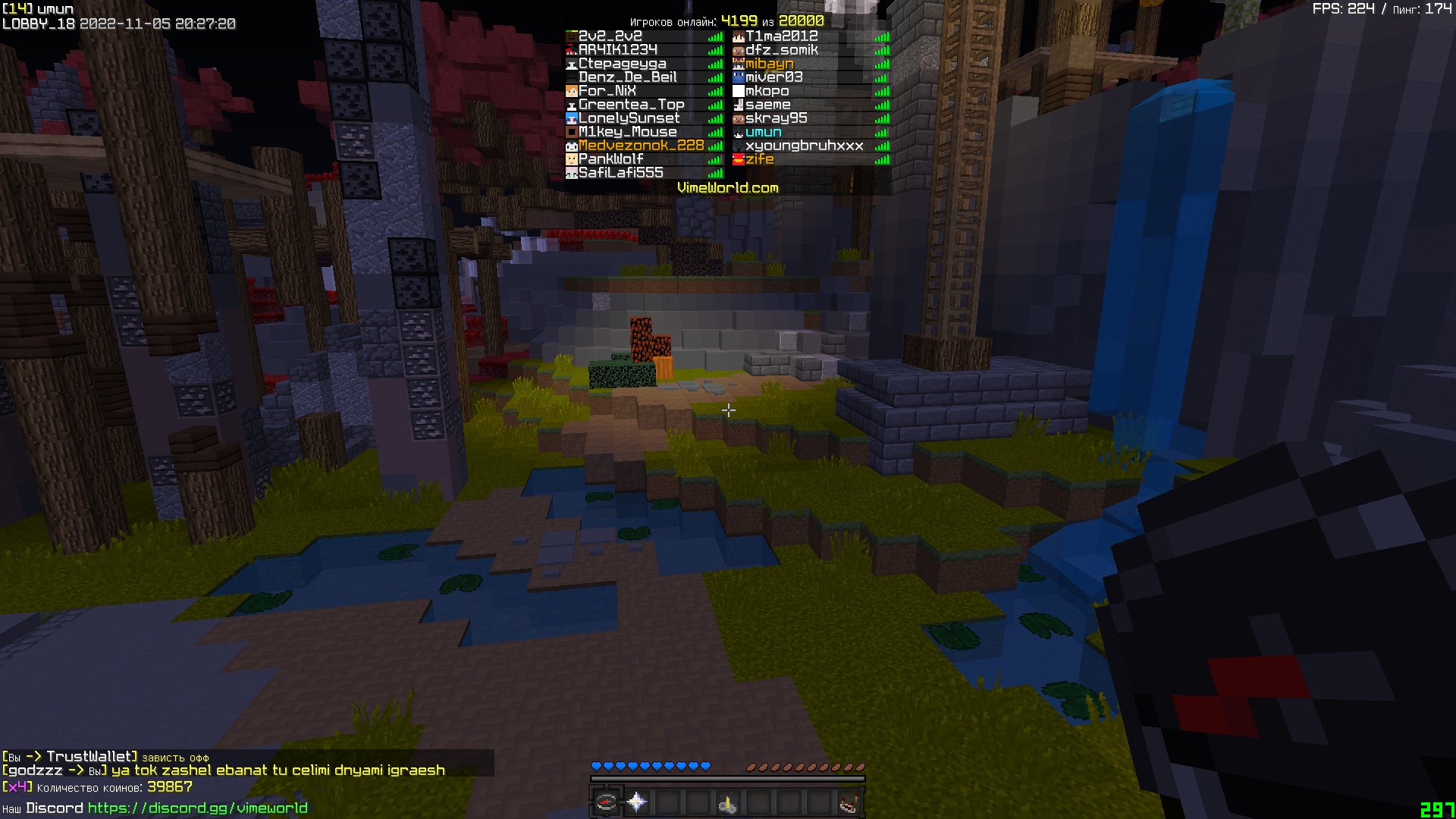Click the VimeWorld.com footer in player list
The width and height of the screenshot is (1456, 819).
pos(727,188)
